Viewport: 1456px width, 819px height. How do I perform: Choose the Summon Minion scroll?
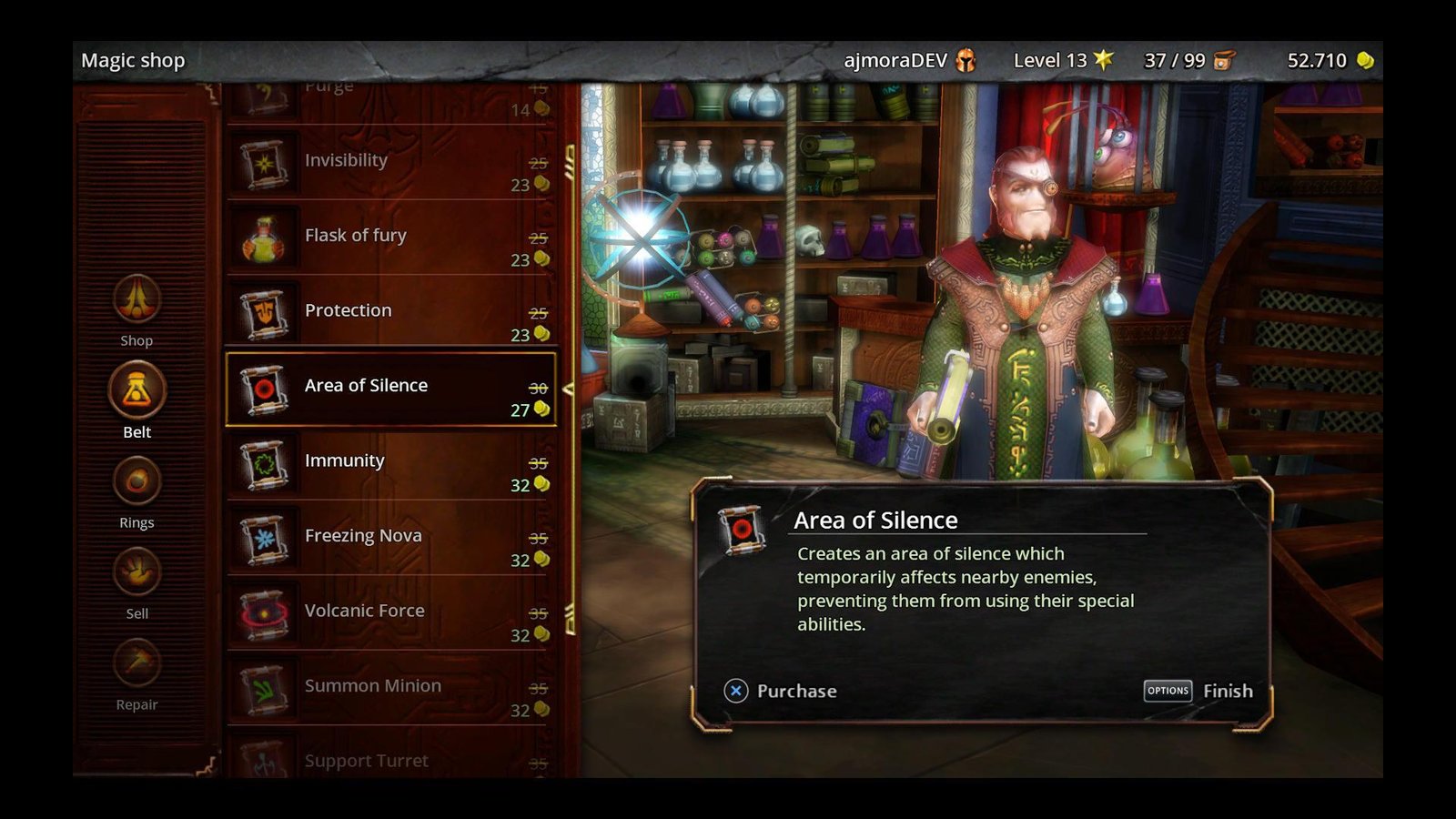[391, 690]
